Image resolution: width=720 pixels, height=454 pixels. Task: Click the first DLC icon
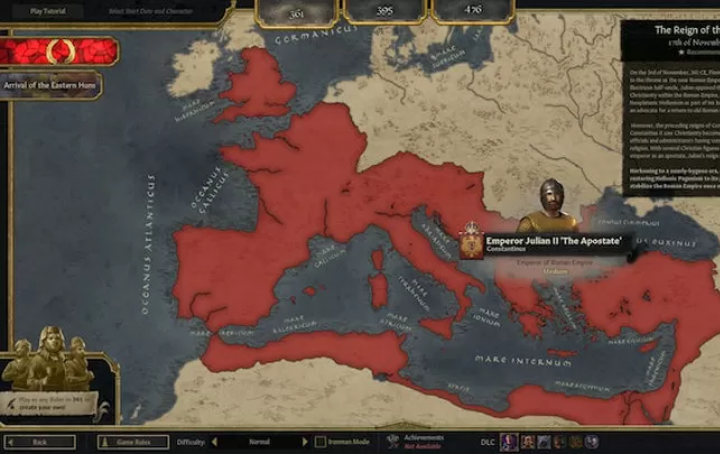pyautogui.click(x=510, y=441)
